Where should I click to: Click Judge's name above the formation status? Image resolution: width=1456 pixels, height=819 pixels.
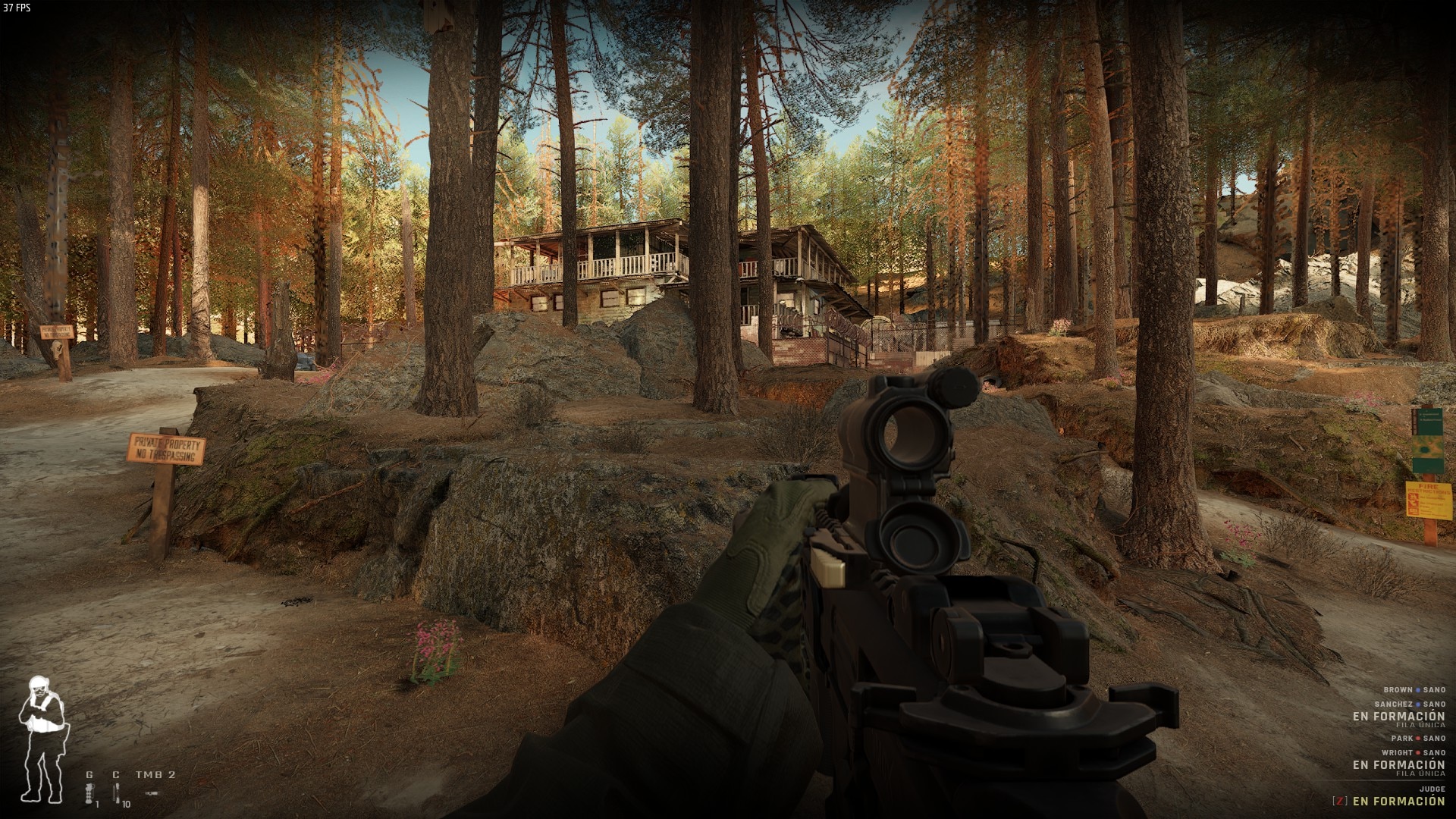click(x=1433, y=789)
